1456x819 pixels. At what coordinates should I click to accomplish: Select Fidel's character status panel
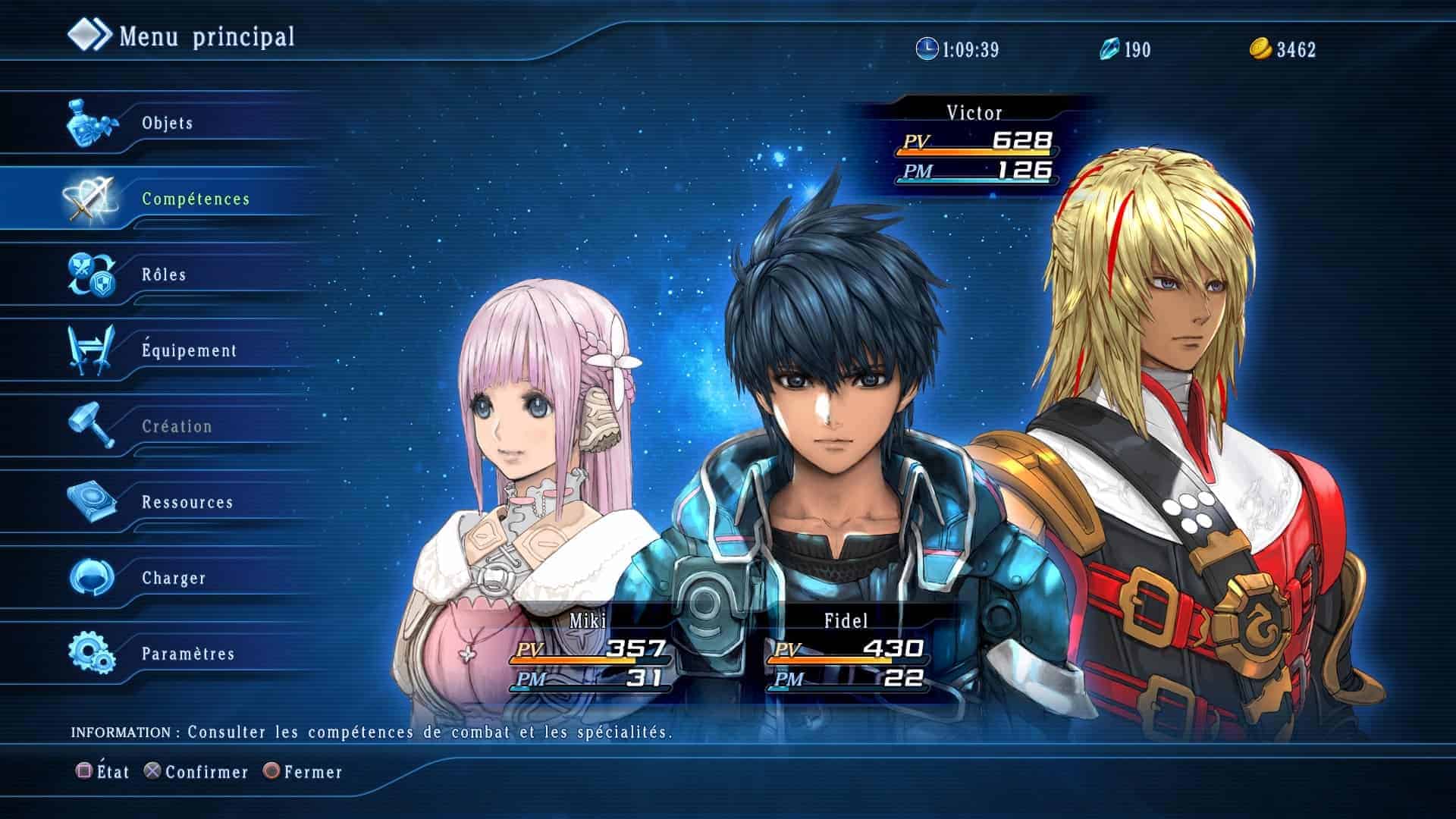coord(846,651)
